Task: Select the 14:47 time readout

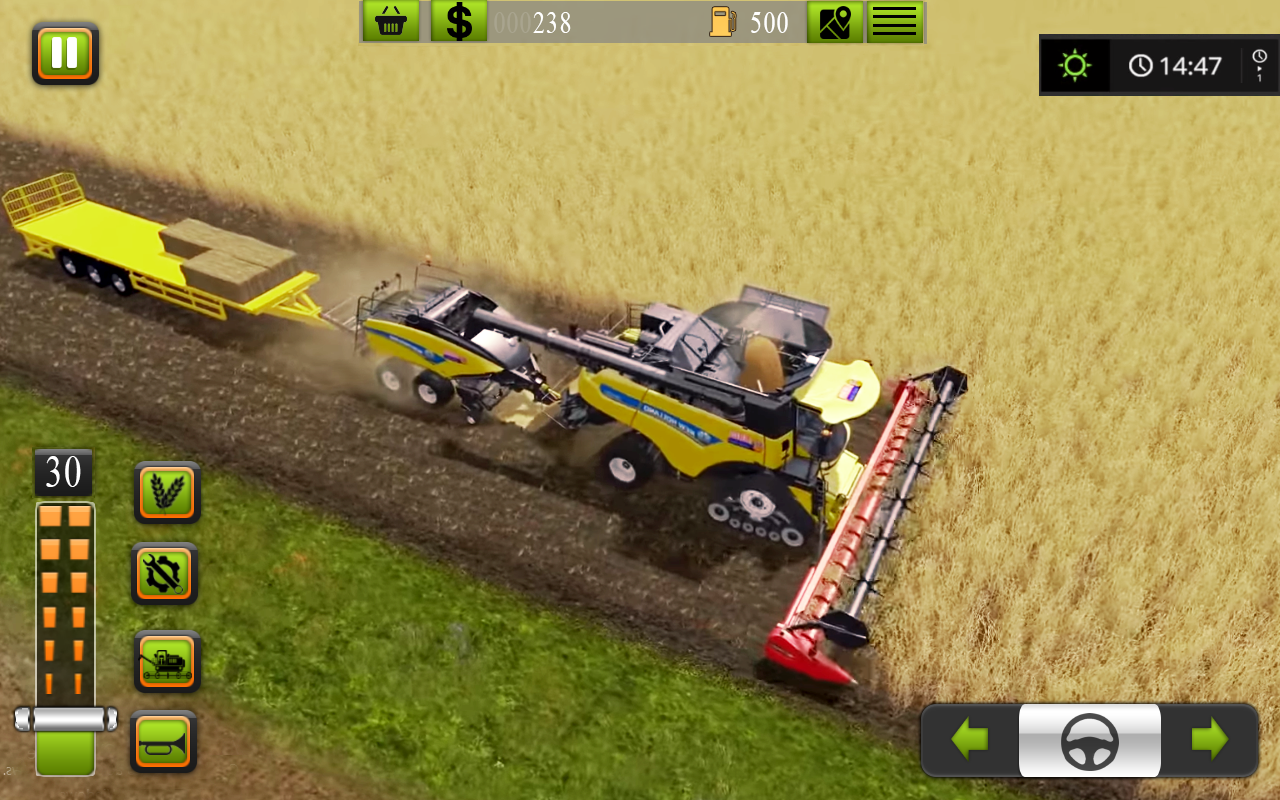Action: [x=1192, y=64]
